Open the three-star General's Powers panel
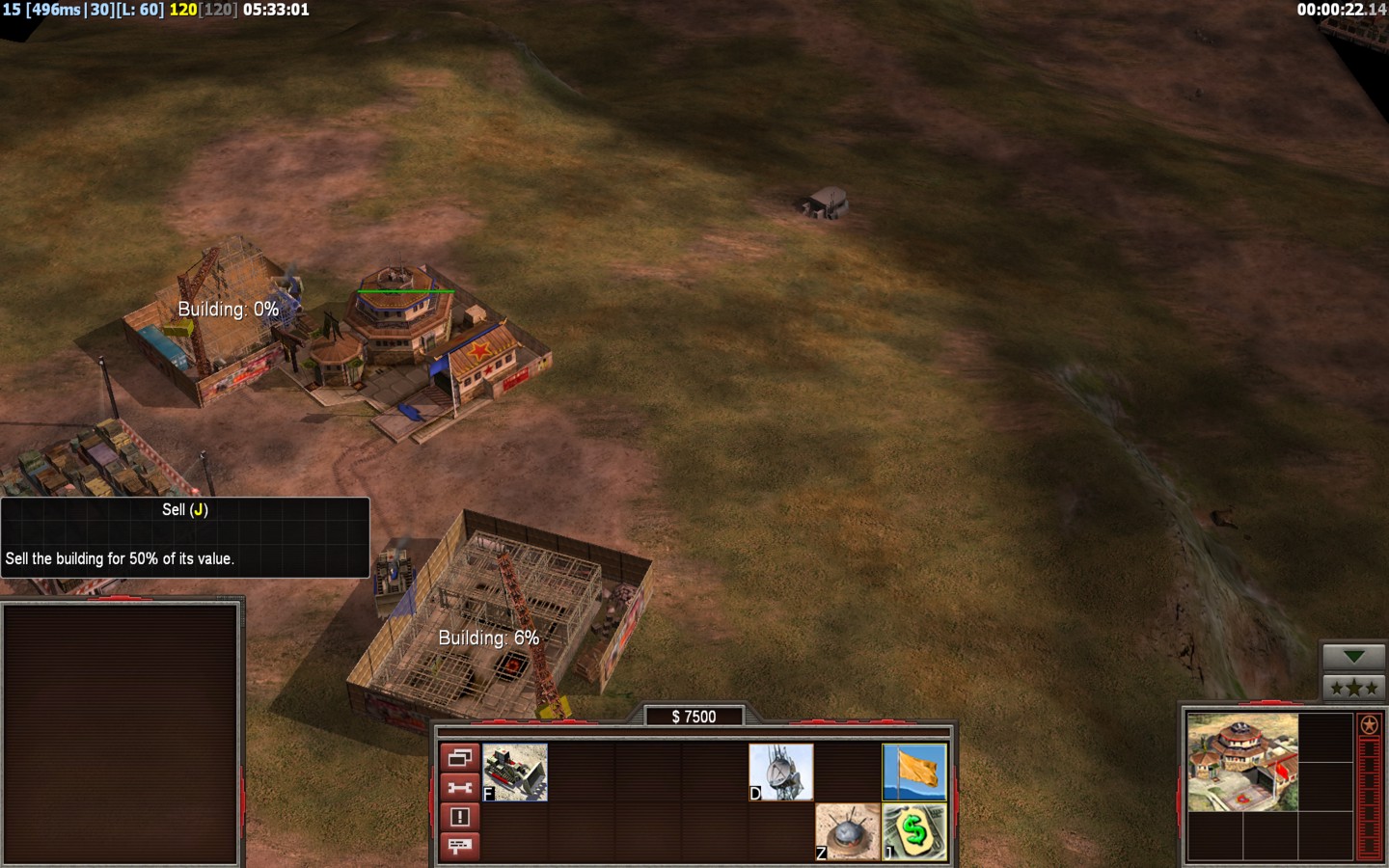The height and width of the screenshot is (868, 1389). [x=1353, y=688]
